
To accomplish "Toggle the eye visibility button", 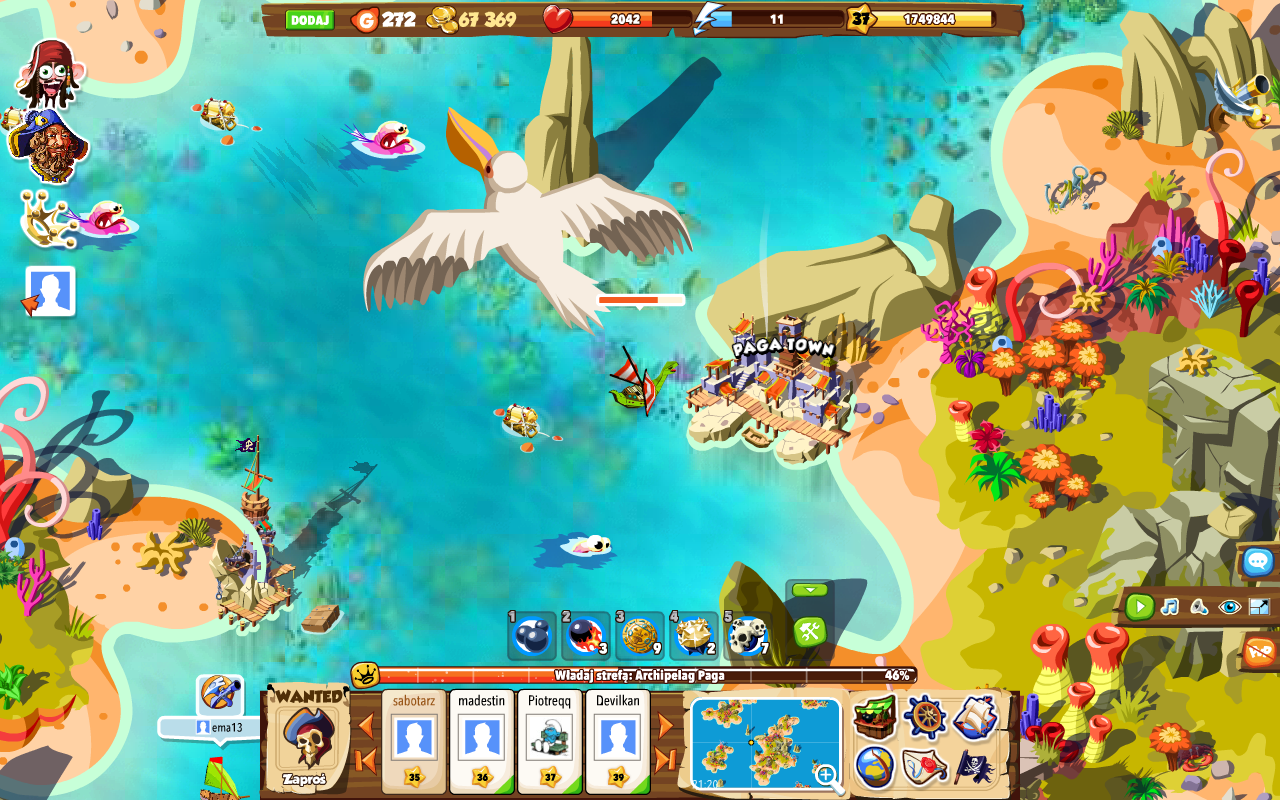I will [1229, 606].
